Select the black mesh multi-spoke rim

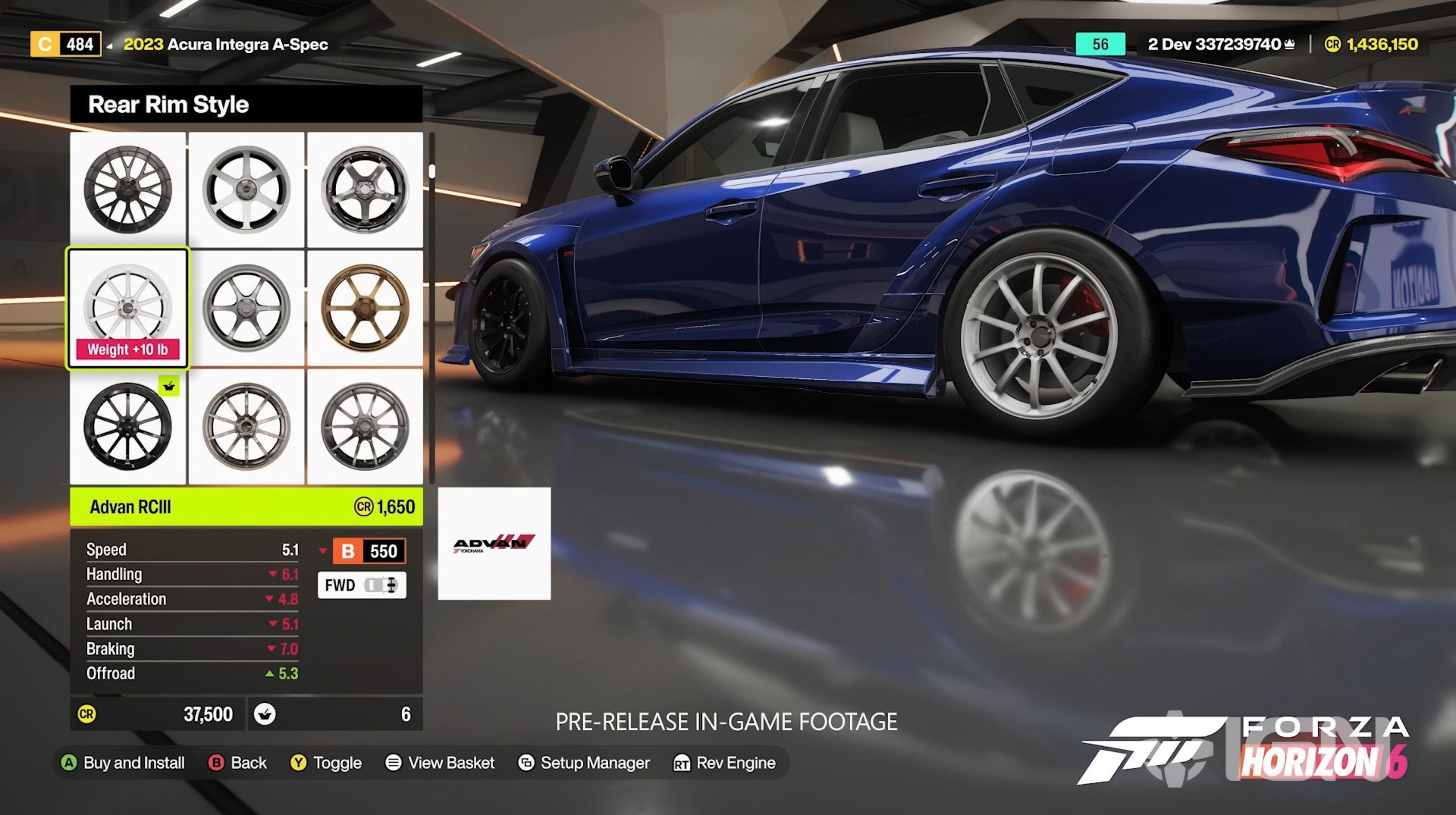tap(127, 190)
